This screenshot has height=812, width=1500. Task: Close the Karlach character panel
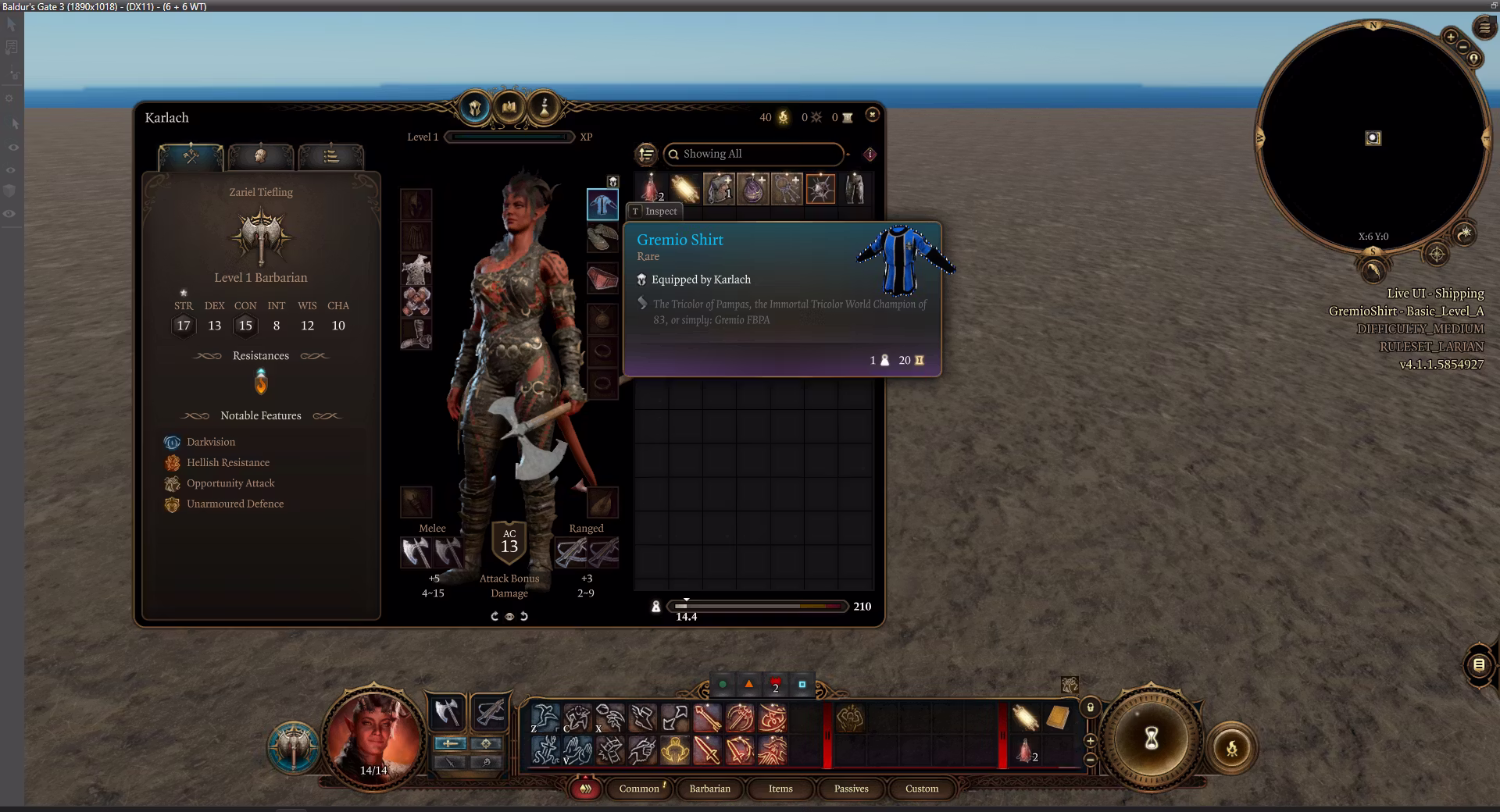click(x=873, y=115)
